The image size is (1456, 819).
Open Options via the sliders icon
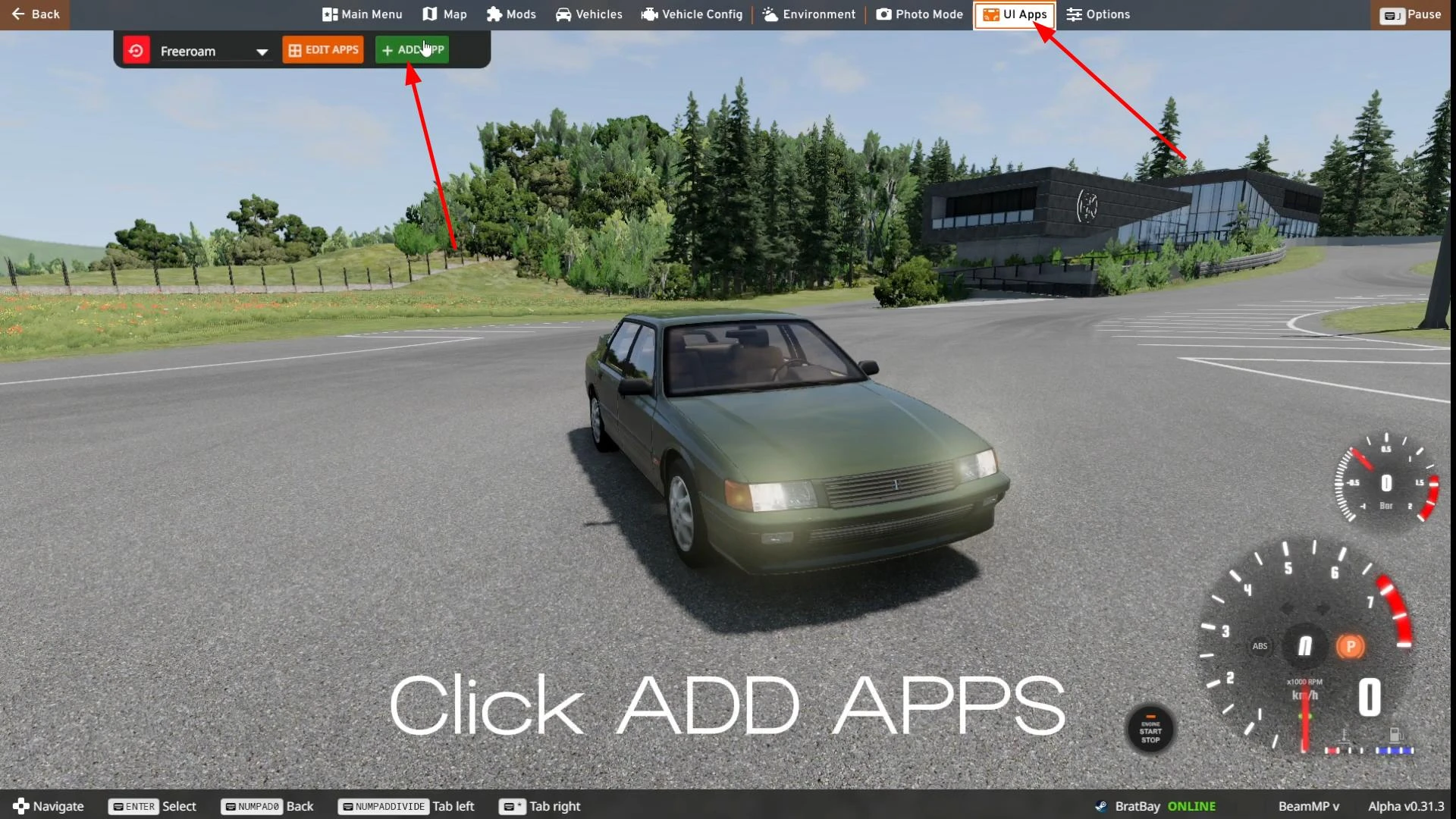click(x=1074, y=14)
